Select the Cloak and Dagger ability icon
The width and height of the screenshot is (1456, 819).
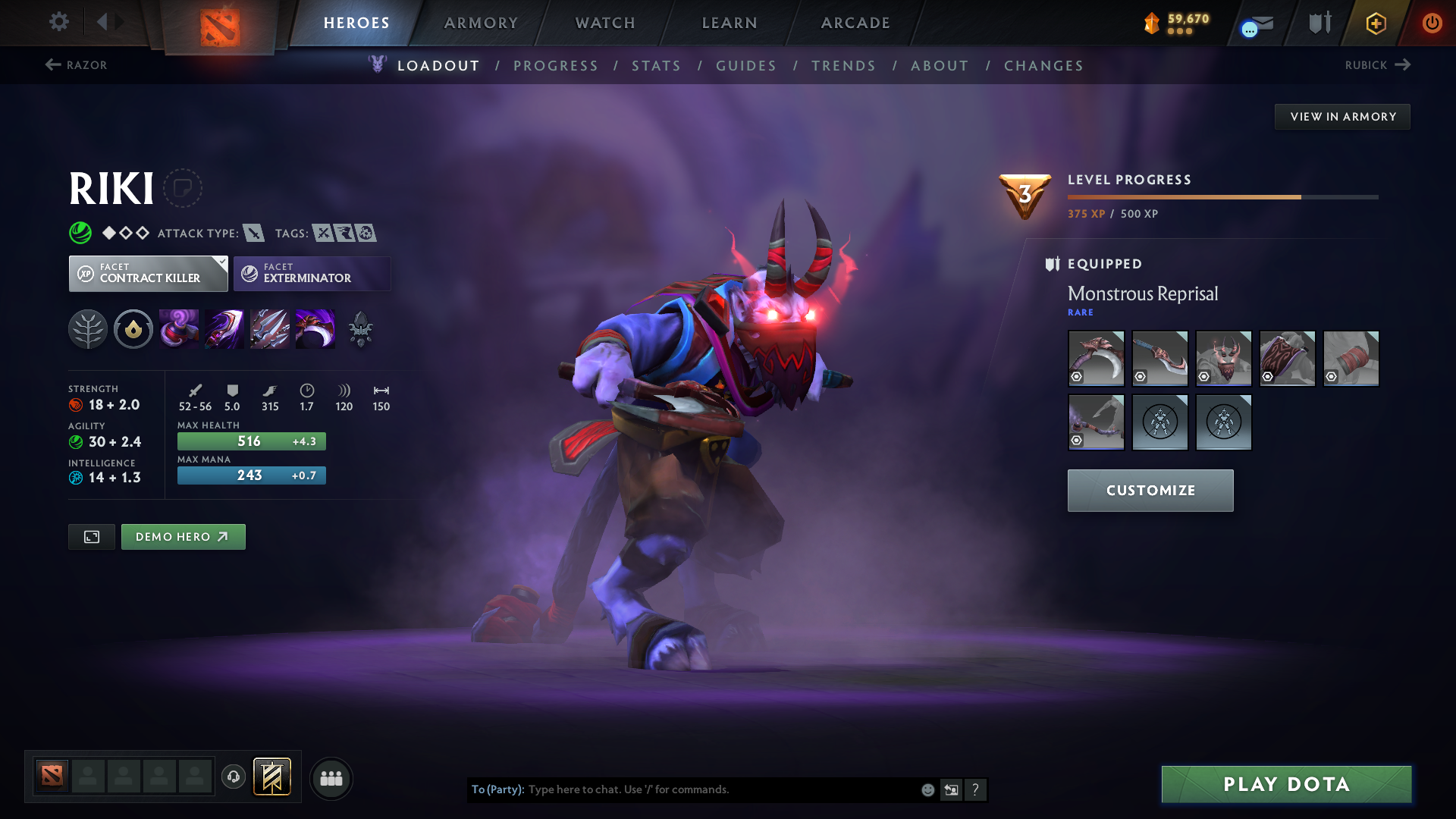tap(315, 329)
